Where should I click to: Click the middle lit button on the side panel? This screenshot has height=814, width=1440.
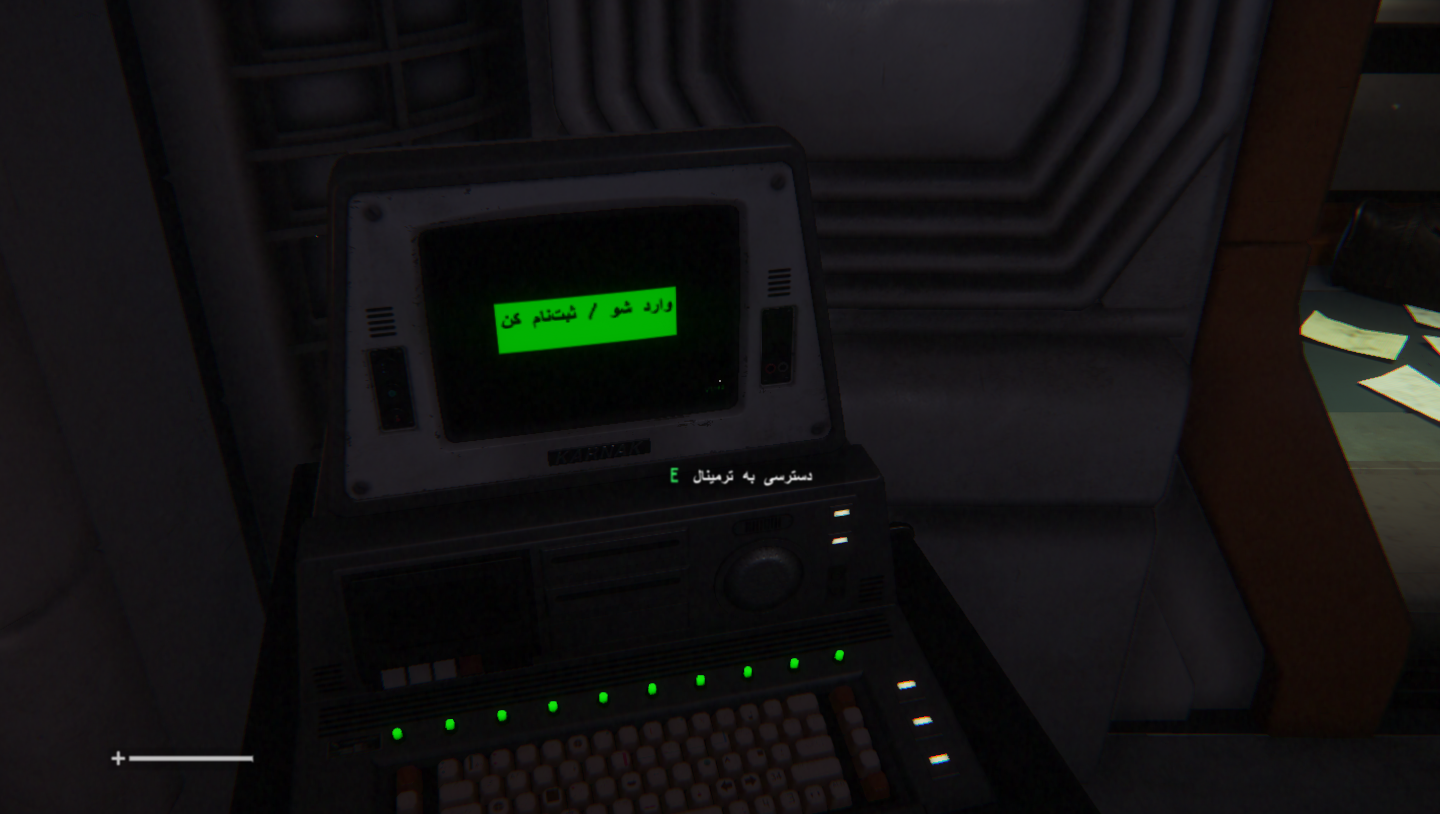click(x=923, y=721)
